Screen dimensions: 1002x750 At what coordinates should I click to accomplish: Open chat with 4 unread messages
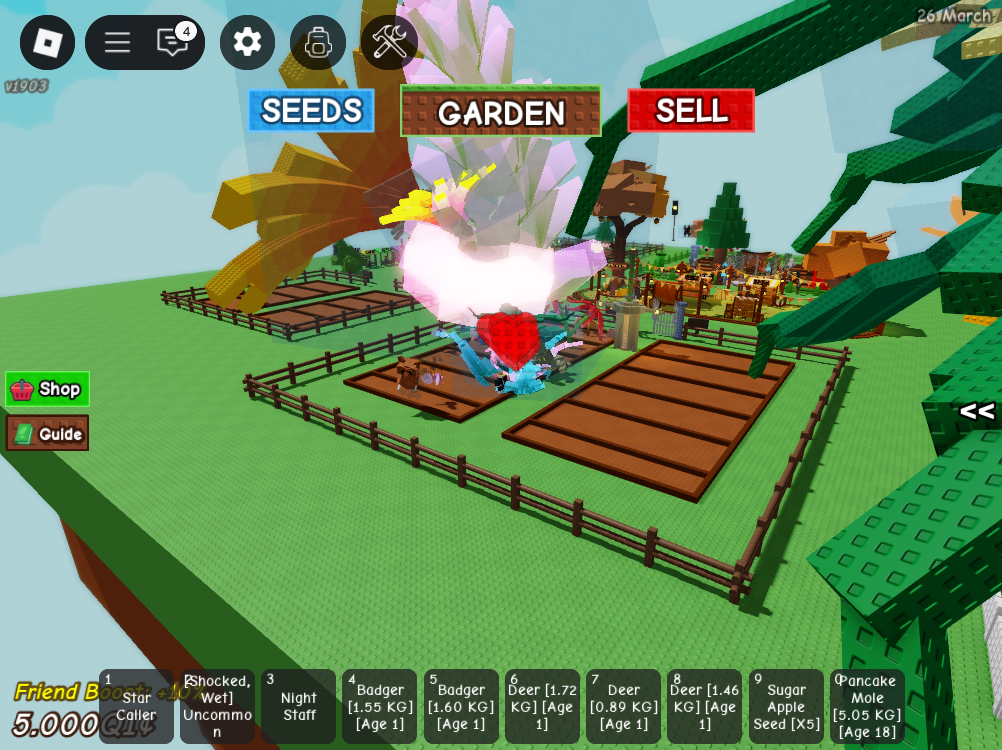click(173, 42)
